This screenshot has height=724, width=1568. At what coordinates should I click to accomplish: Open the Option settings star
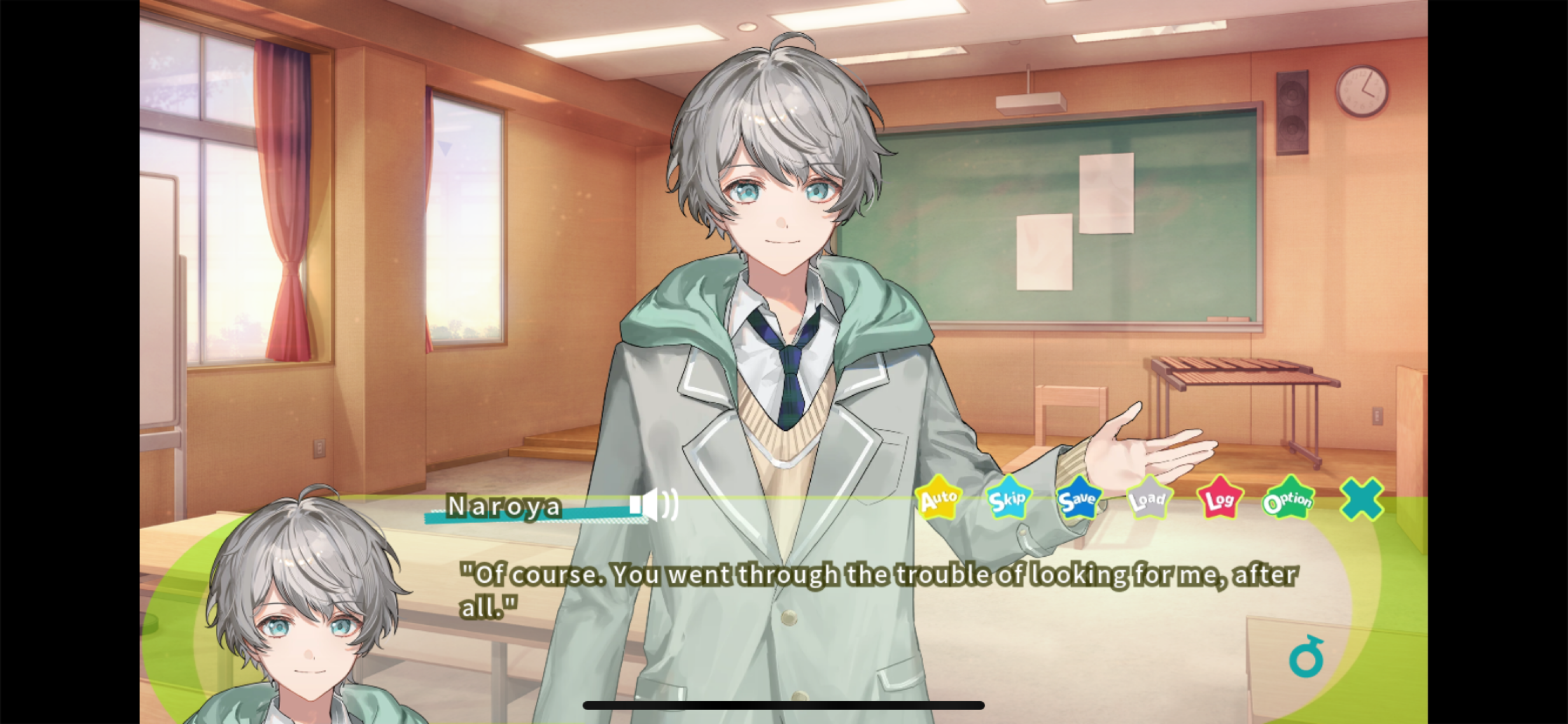tap(1289, 500)
